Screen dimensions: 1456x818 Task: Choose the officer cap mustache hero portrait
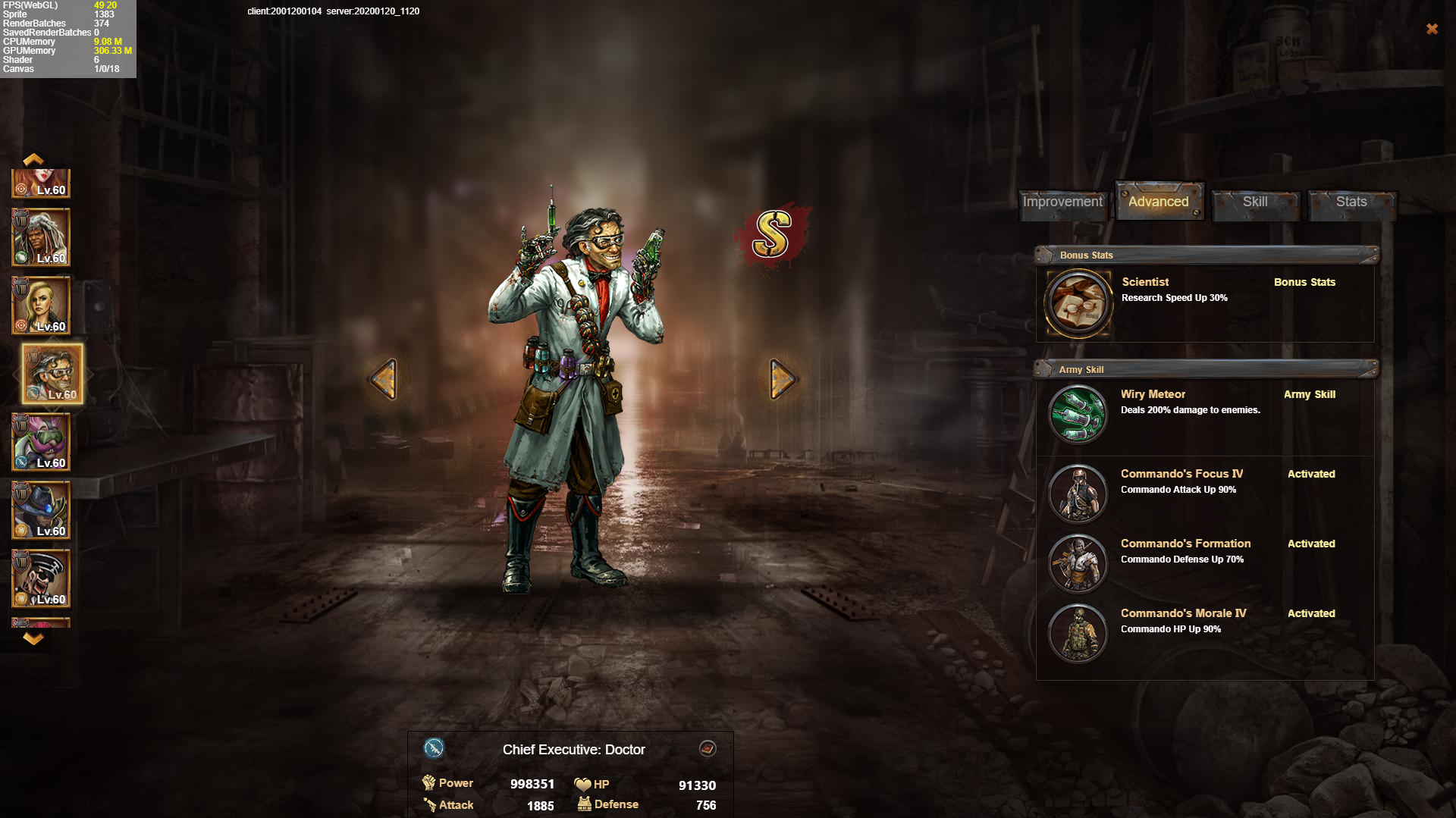click(42, 578)
